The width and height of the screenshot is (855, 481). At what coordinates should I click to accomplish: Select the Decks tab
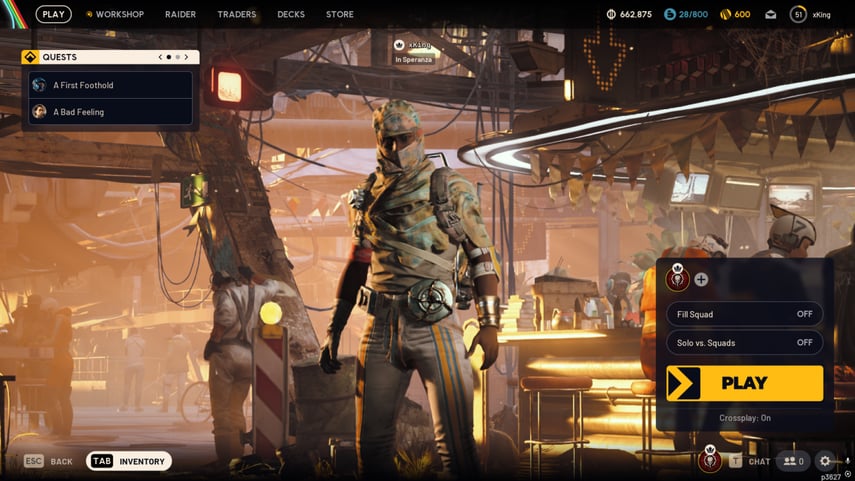pyautogui.click(x=291, y=14)
